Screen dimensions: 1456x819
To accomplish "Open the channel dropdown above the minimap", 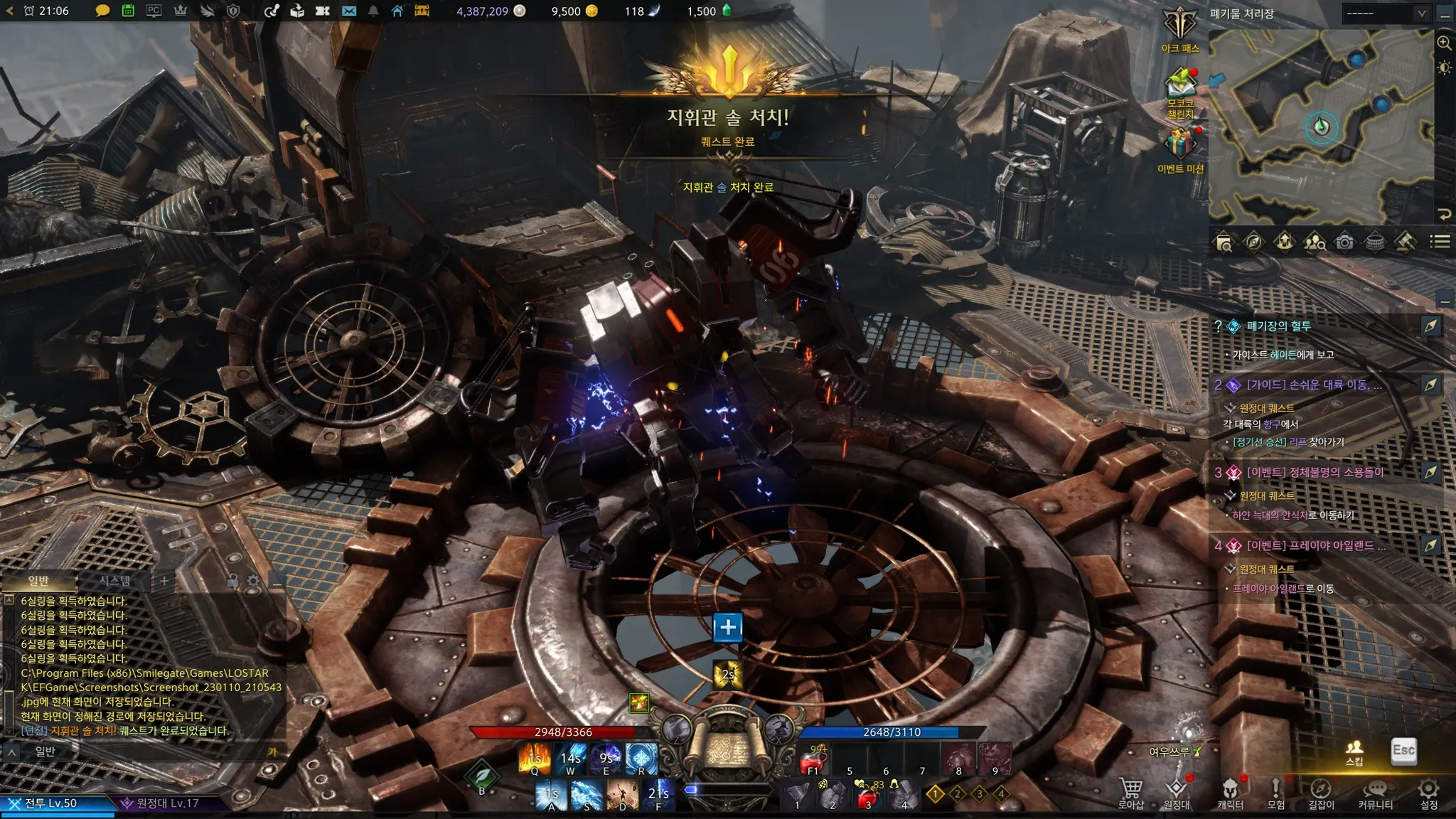I will (x=1386, y=14).
